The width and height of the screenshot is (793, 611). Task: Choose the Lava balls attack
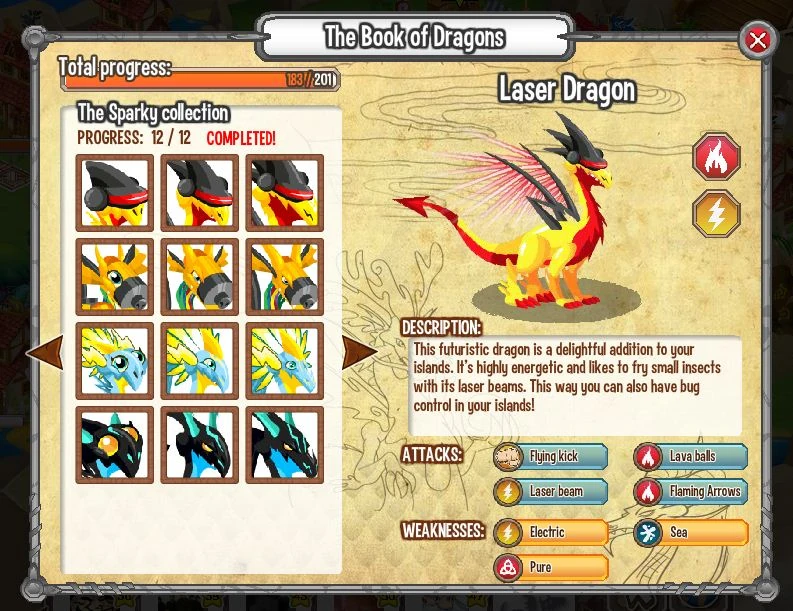(690, 457)
